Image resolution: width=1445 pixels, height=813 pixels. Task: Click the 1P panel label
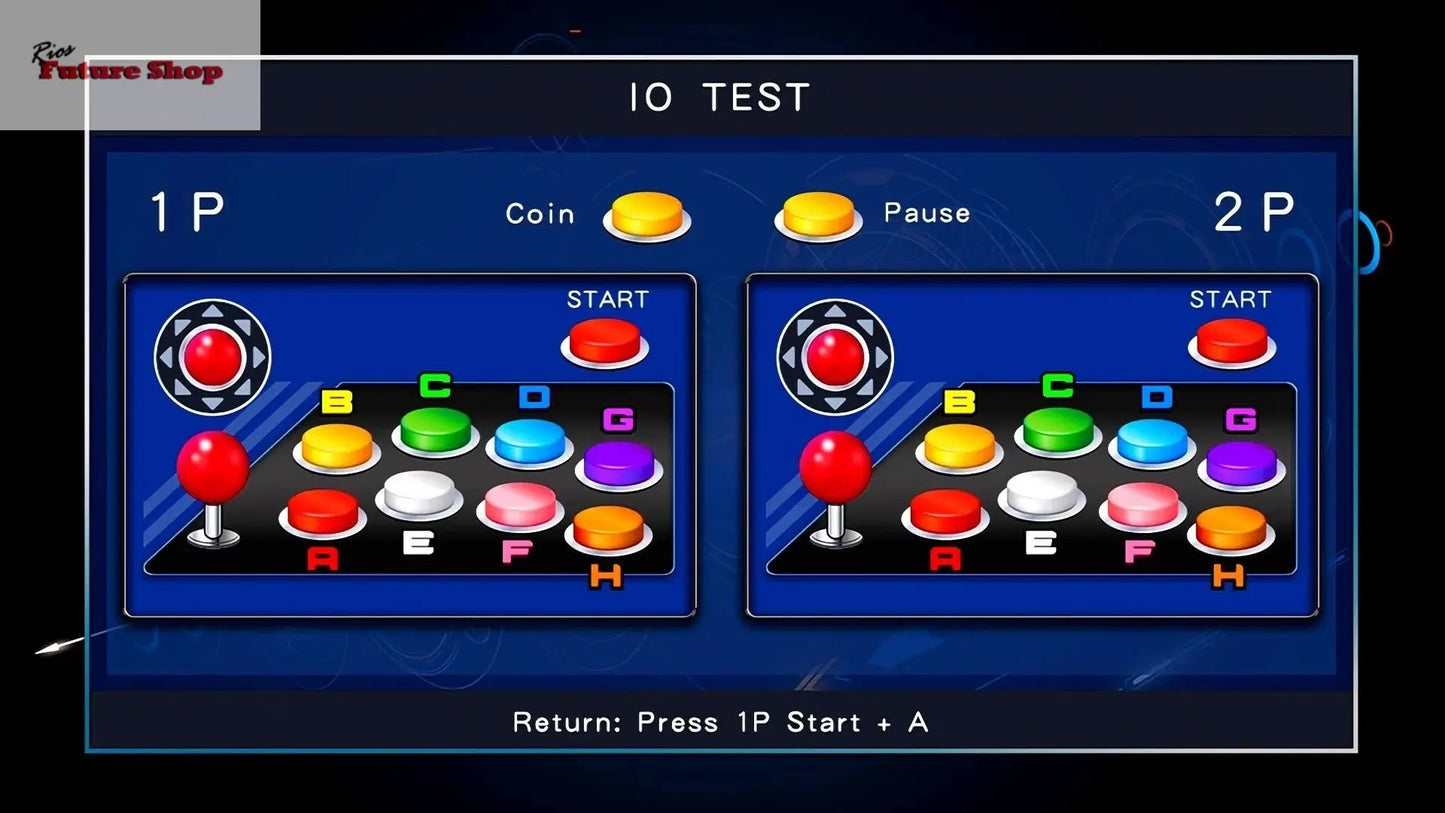click(186, 211)
